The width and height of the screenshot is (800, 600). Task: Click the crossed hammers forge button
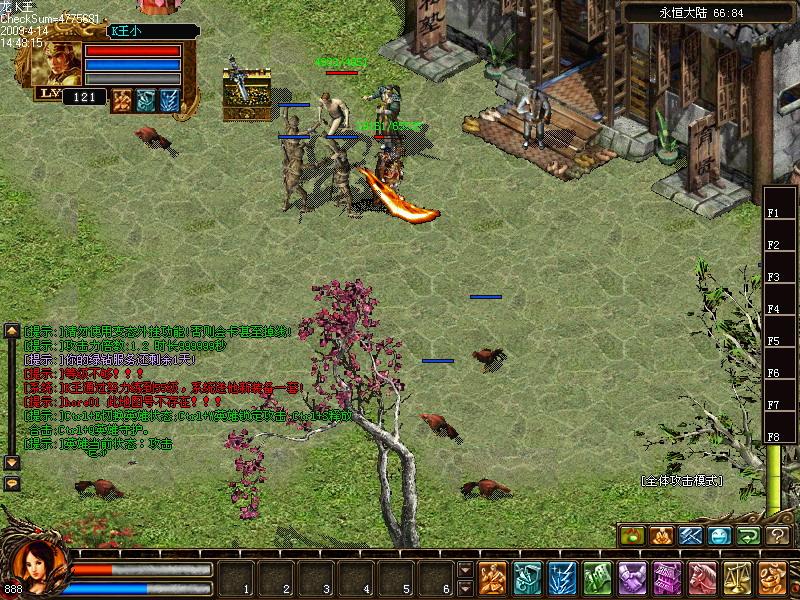[690, 536]
